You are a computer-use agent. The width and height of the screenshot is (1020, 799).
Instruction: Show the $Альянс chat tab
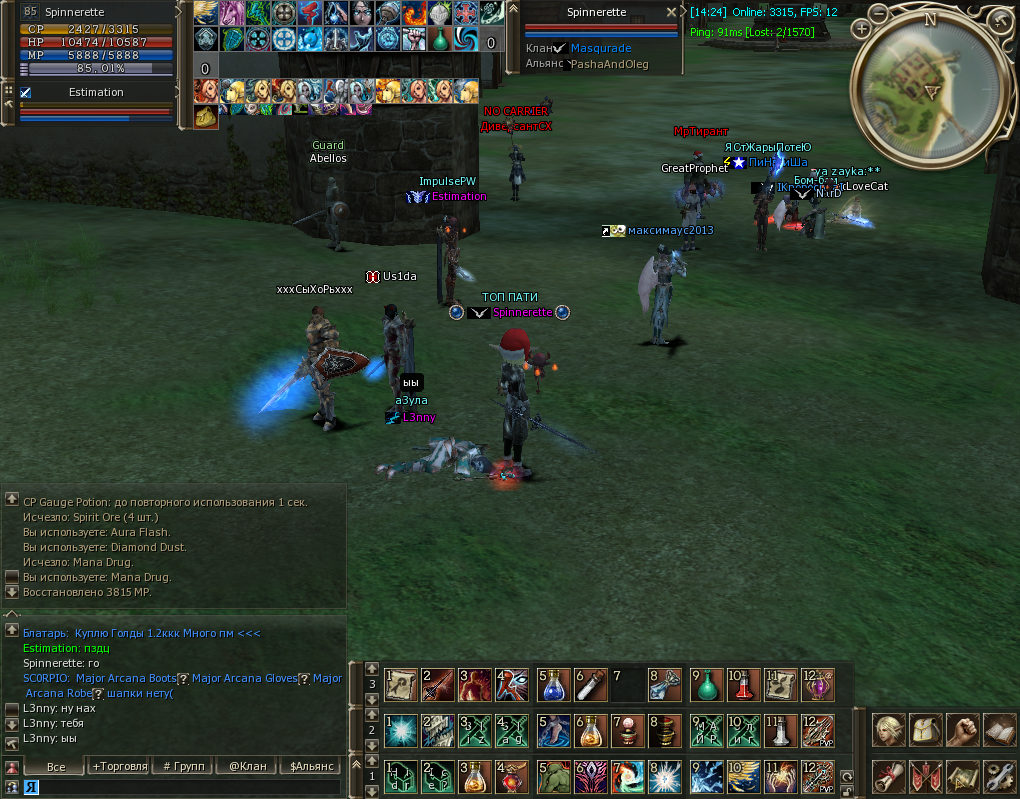311,766
